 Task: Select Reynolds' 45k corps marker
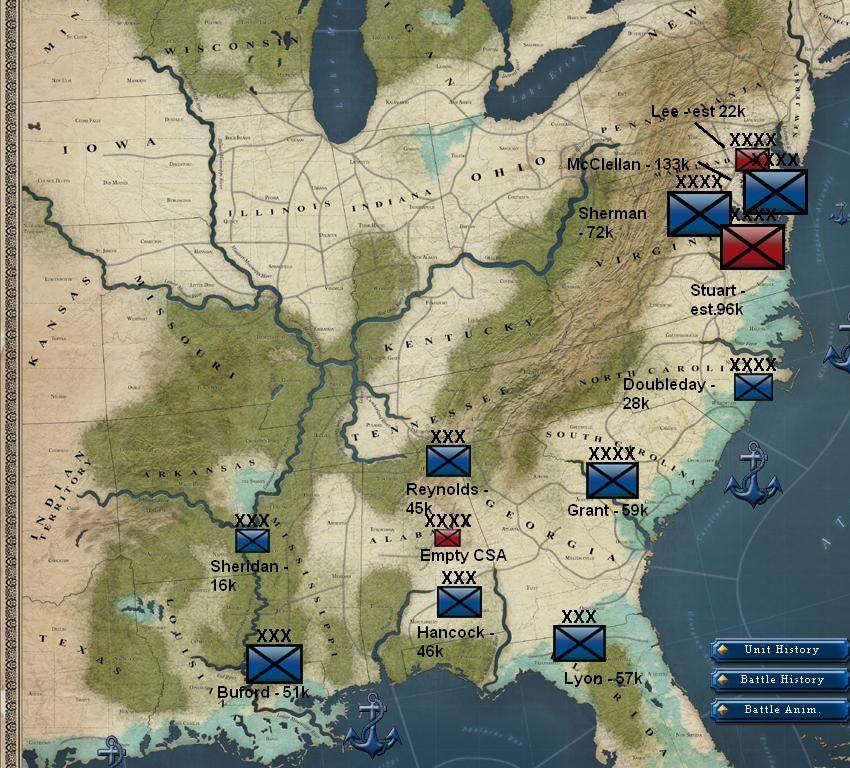coord(448,461)
